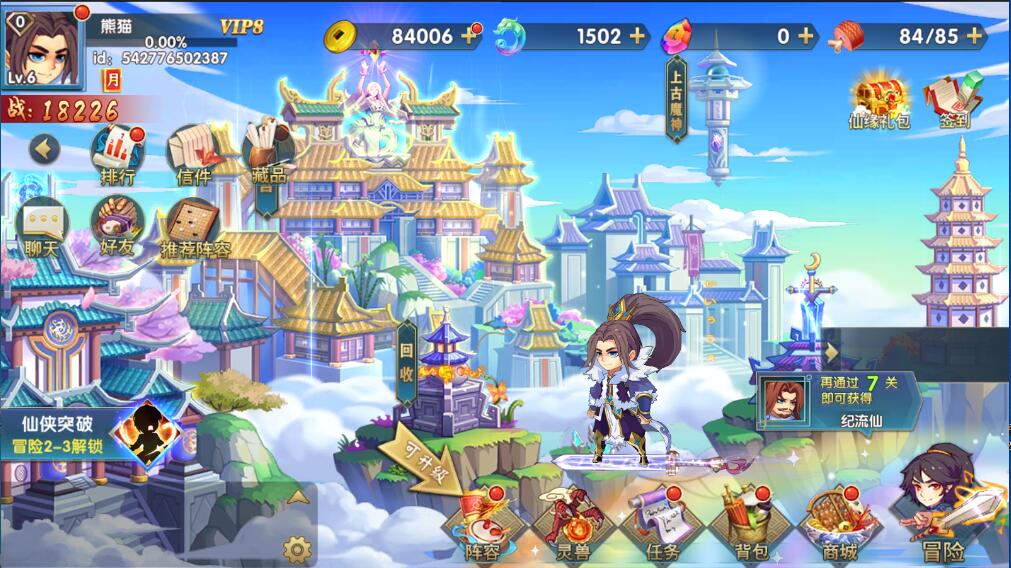Screen dimensions: 1011x568
Task: Open the 聊天 chat window
Action: pyautogui.click(x=42, y=227)
